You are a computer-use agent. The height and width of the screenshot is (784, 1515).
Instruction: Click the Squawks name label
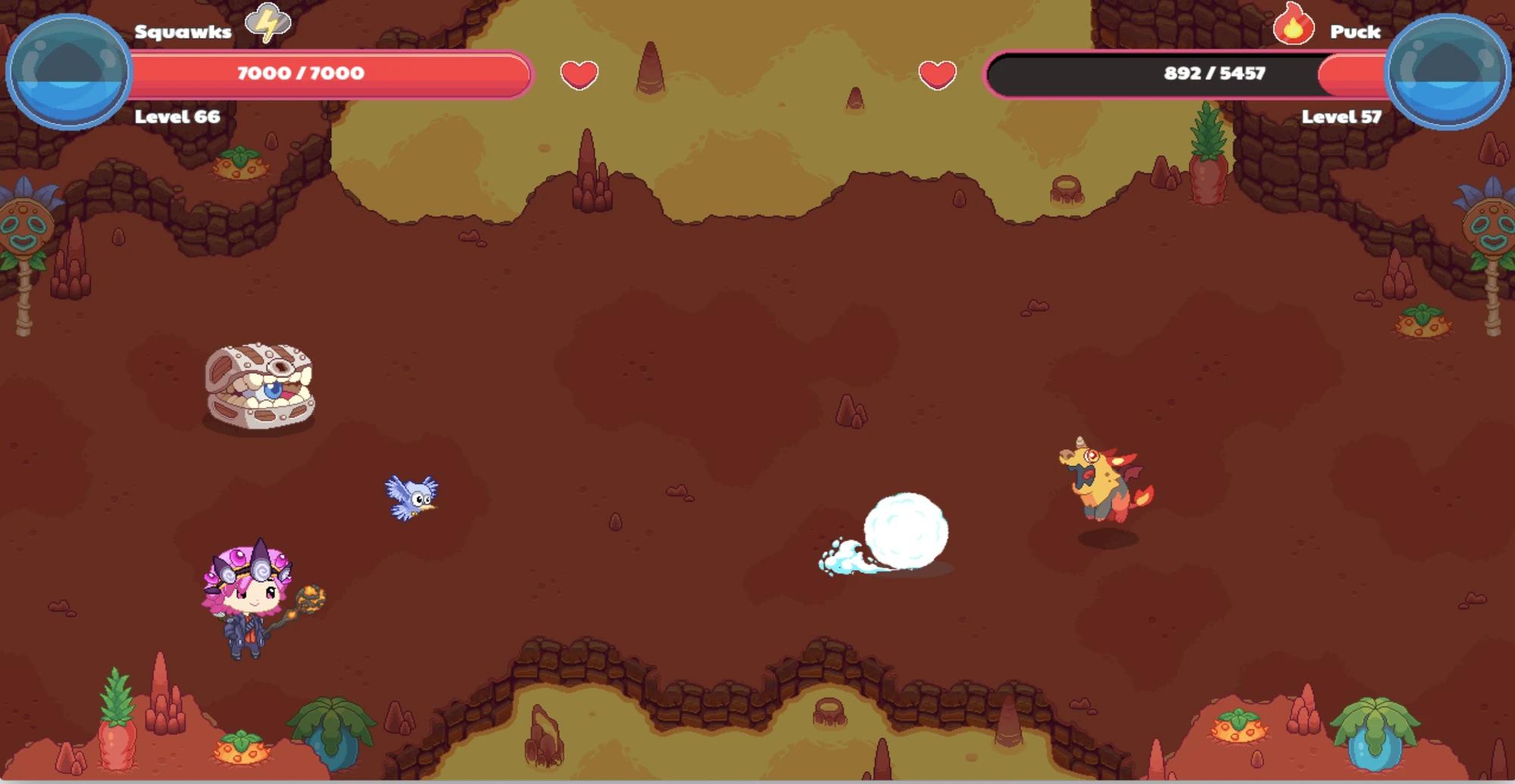pos(182,32)
